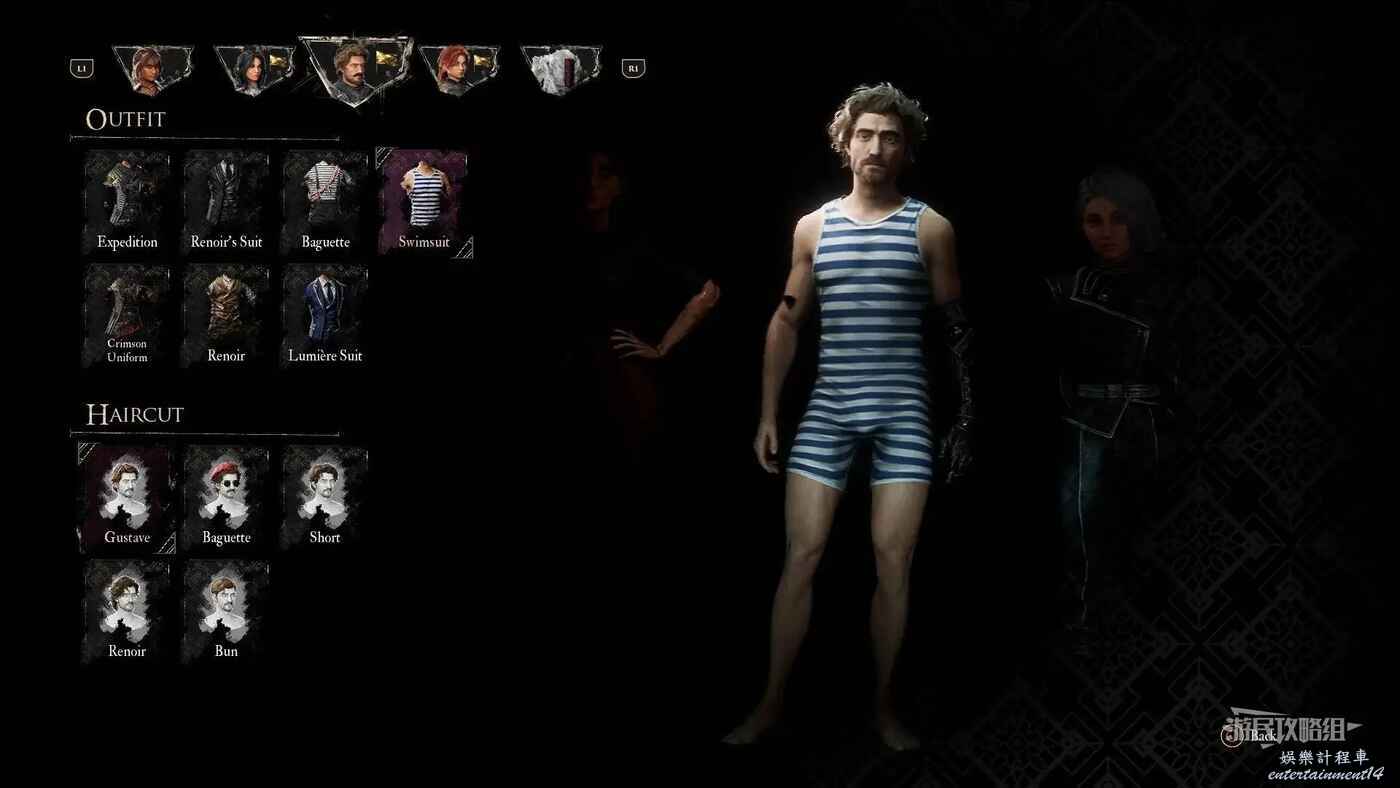
Task: Click the Back button
Action: pyautogui.click(x=1253, y=736)
